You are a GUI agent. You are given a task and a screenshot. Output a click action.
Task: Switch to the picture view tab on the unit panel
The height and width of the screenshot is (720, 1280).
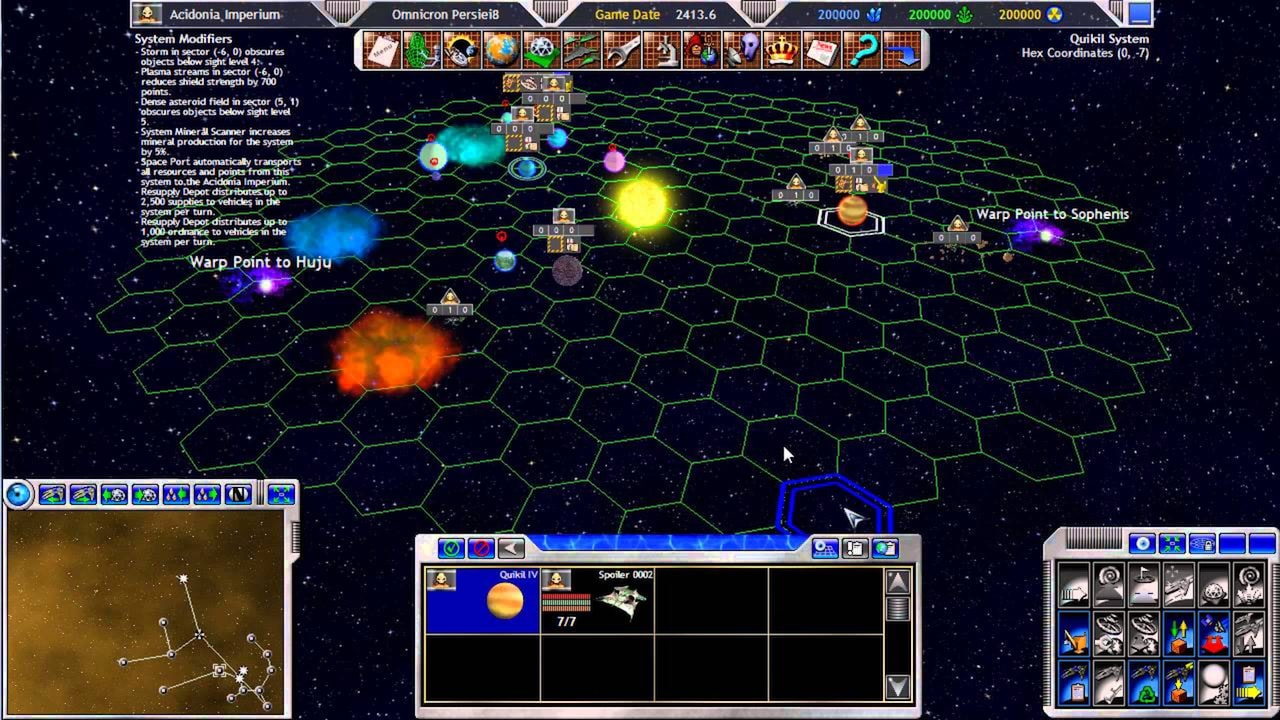tap(885, 548)
